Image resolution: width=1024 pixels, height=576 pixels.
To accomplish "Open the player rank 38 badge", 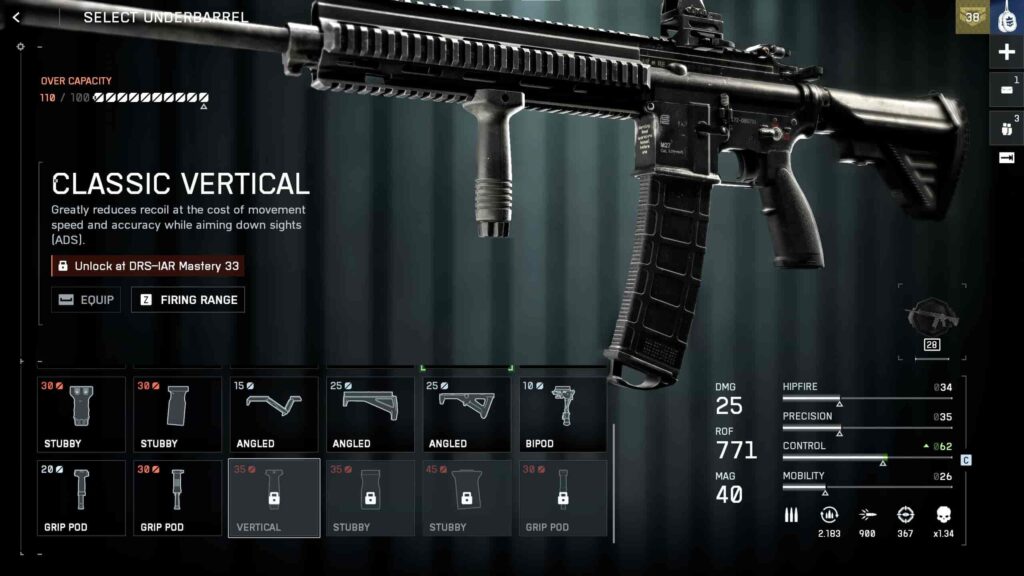I will pos(970,17).
